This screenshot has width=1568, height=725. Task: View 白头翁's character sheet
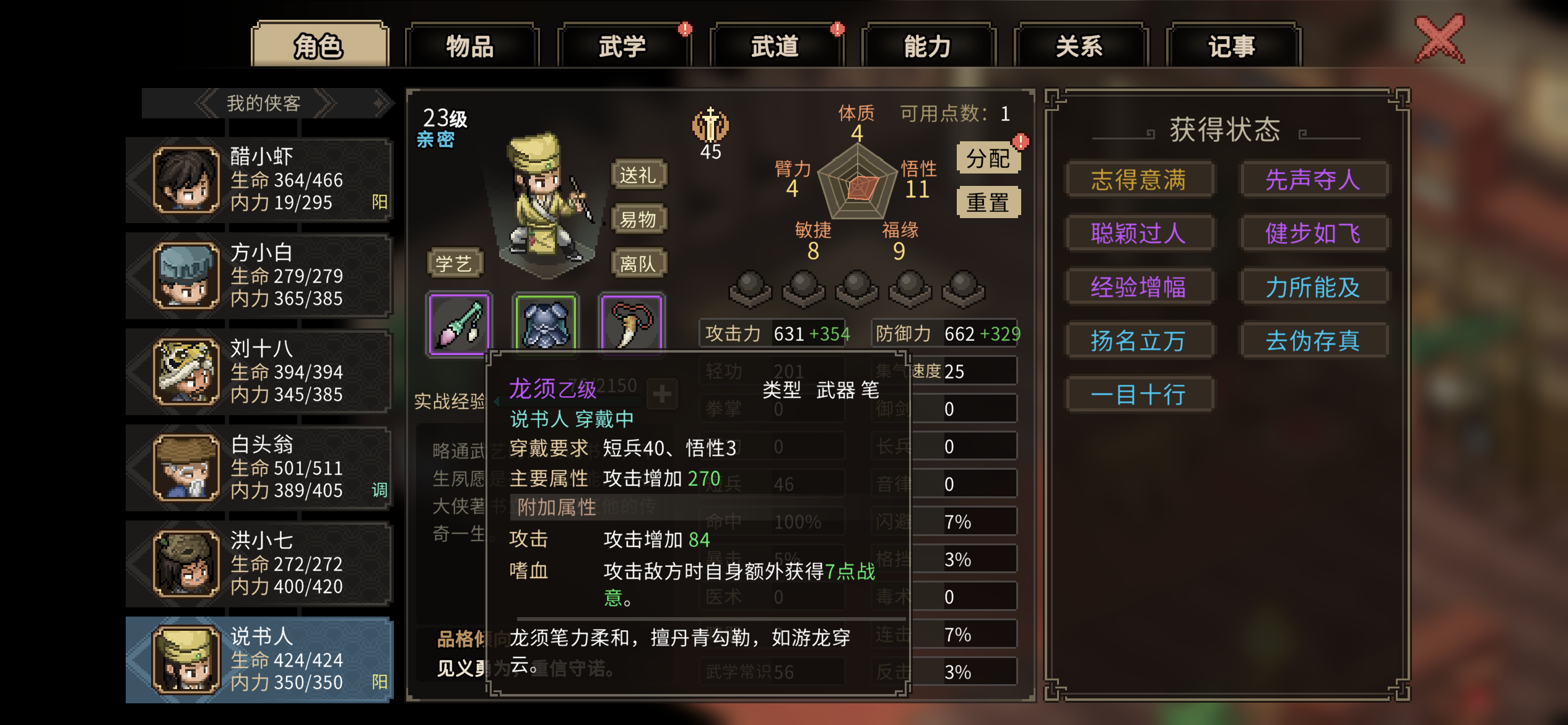pyautogui.click(x=260, y=468)
